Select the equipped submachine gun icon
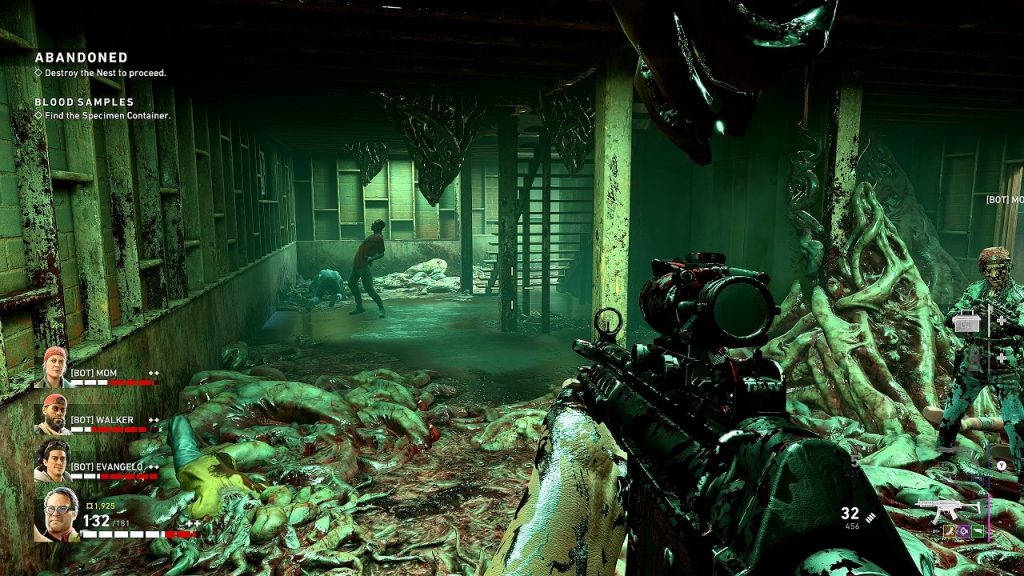 click(948, 509)
